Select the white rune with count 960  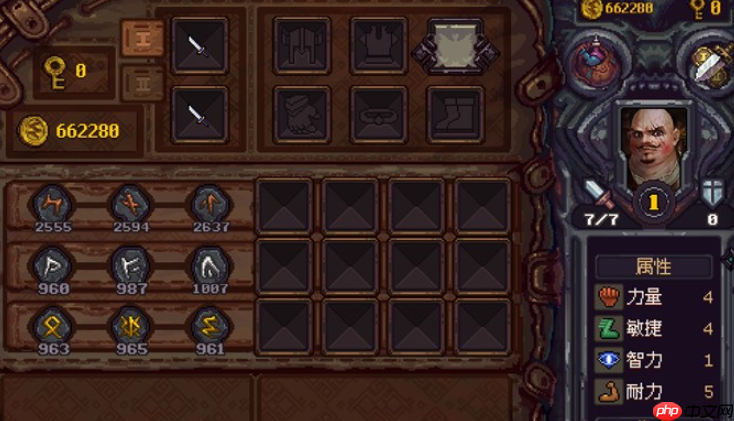[x=50, y=264]
